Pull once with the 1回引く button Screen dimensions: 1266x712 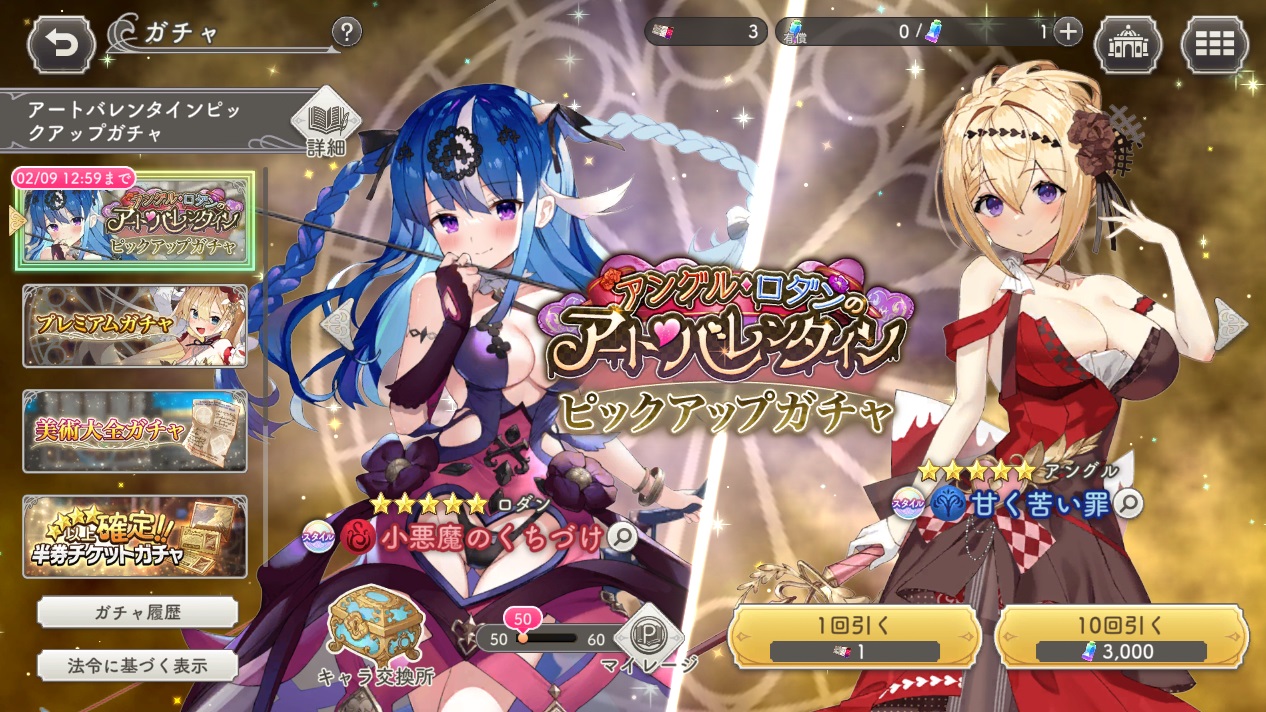(853, 637)
